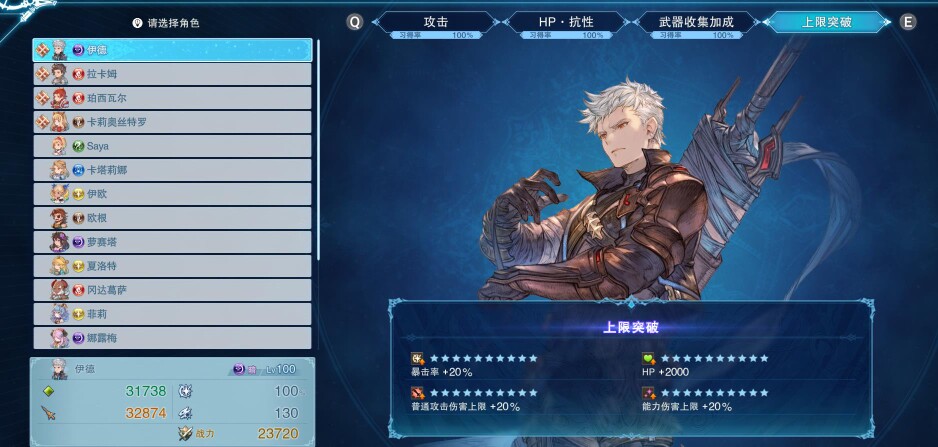Choose 欧根 from the roster
938x447 pixels.
pos(173,218)
